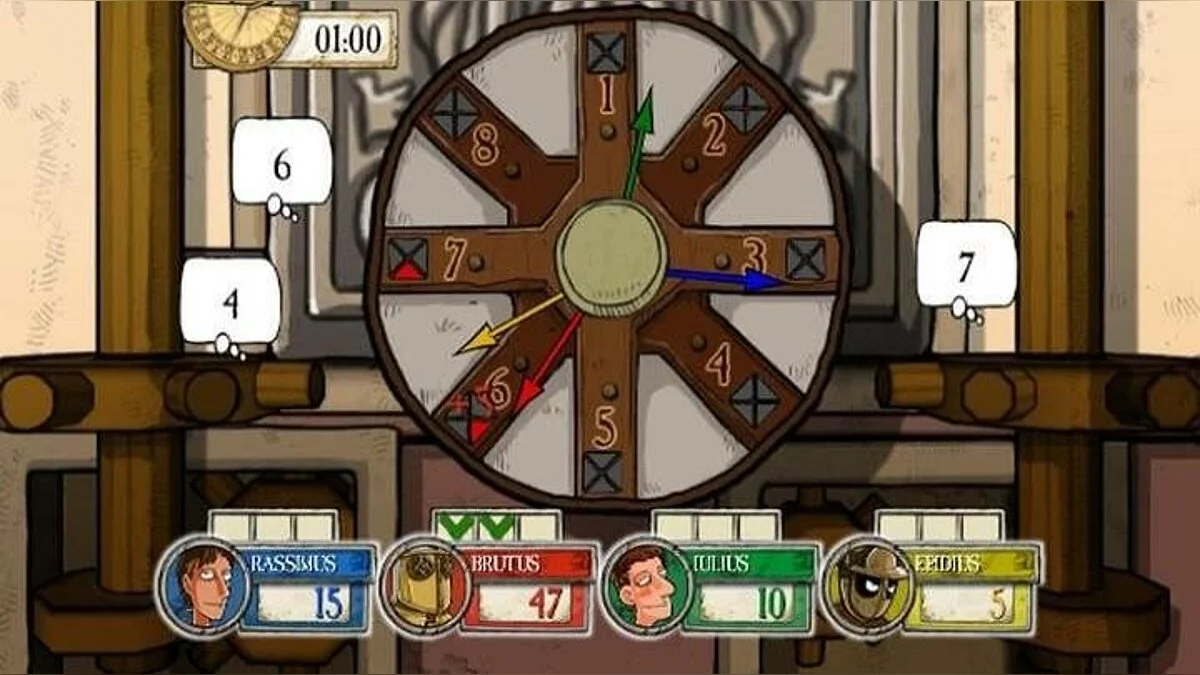1200x675 pixels.
Task: Select wheel spoke number 4
Action: (717, 364)
